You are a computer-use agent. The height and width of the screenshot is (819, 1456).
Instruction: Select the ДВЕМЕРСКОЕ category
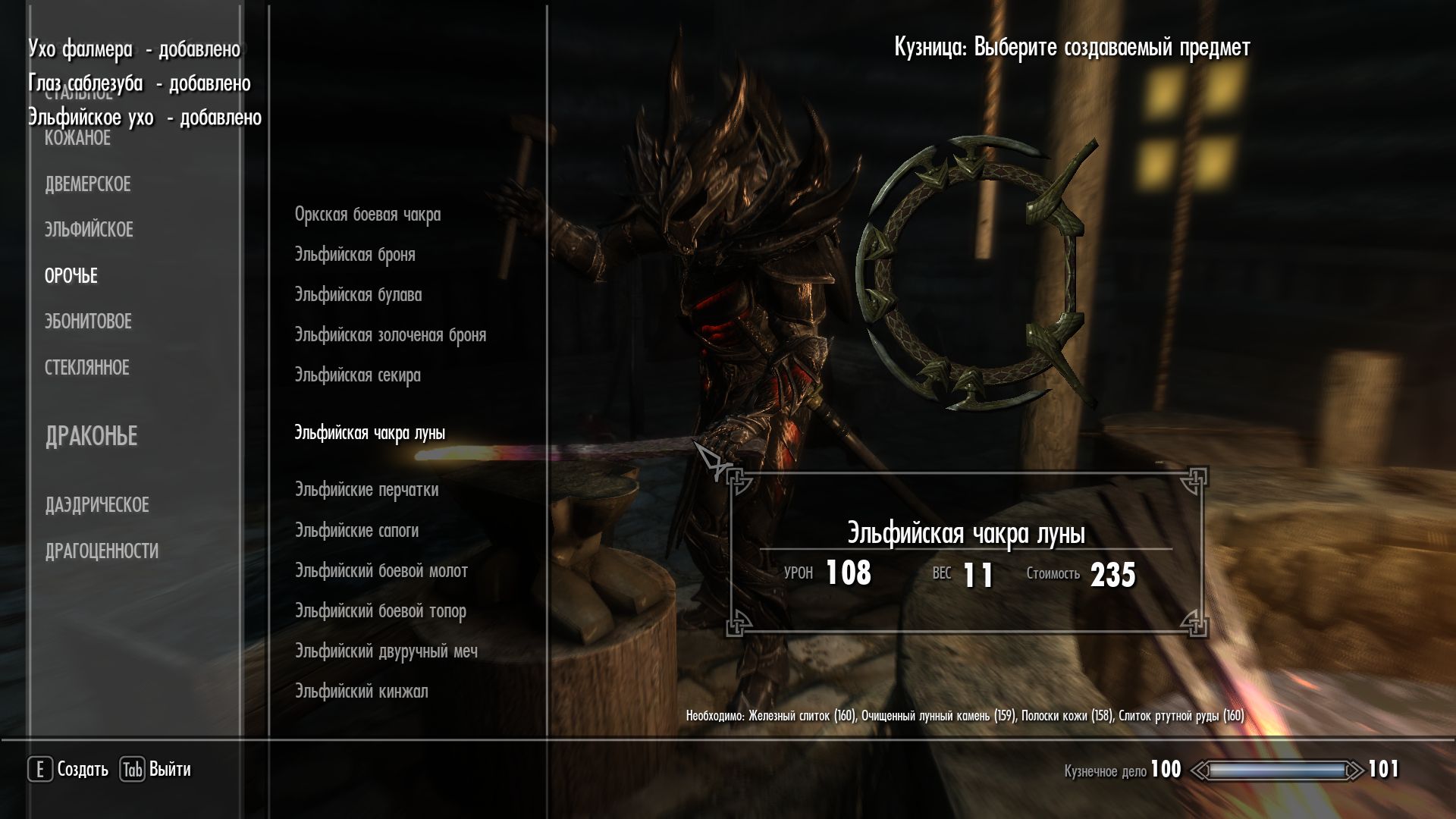point(88,184)
